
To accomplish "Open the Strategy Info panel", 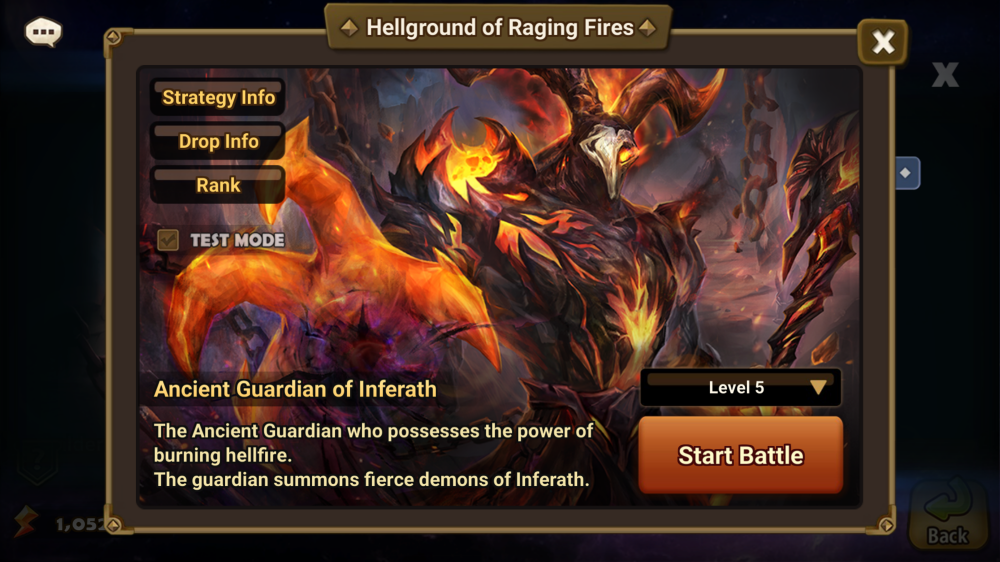I will (218, 98).
